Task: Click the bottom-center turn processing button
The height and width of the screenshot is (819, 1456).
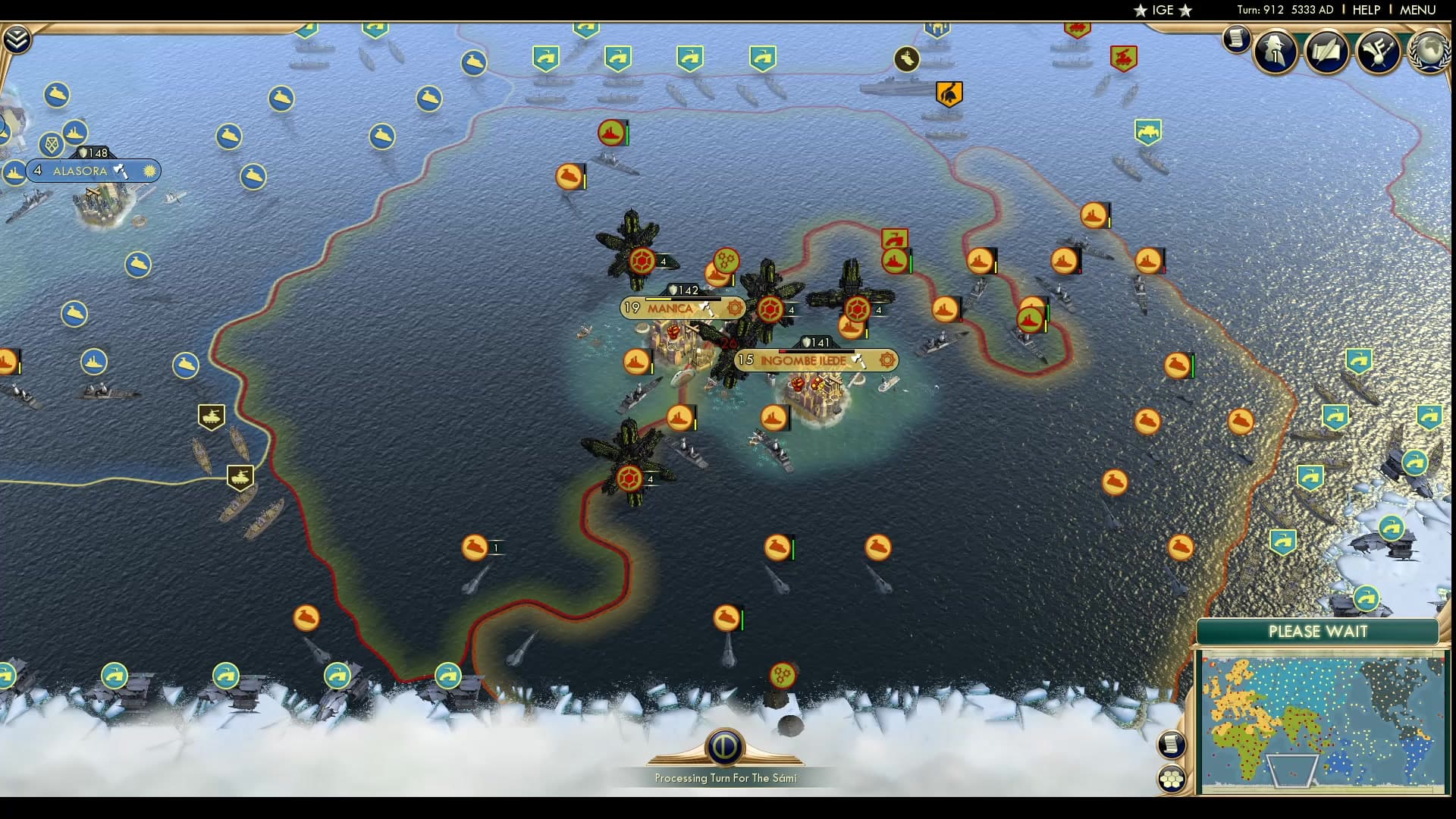Action: [727, 747]
